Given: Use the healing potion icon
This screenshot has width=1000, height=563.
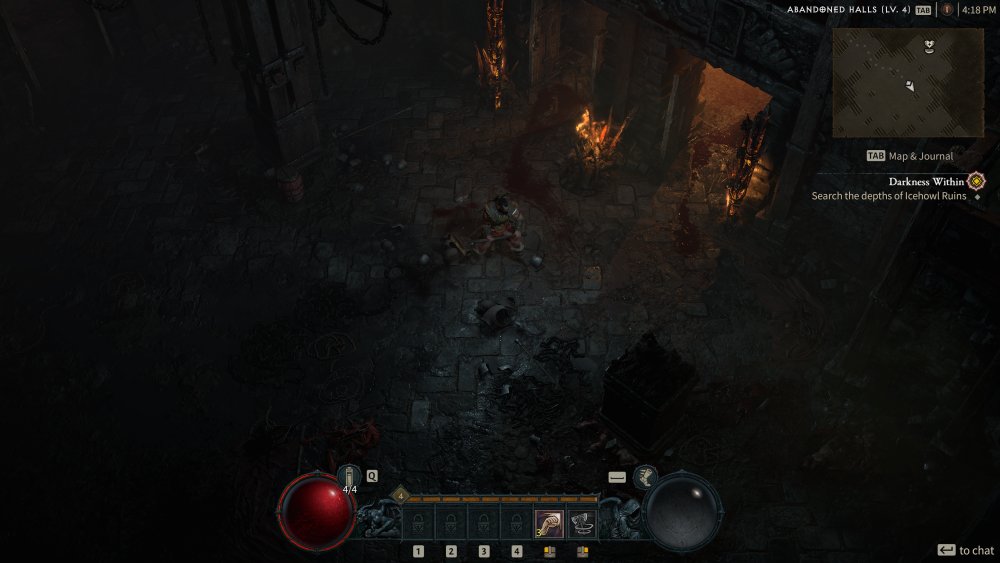Looking at the screenshot, I should point(349,478).
